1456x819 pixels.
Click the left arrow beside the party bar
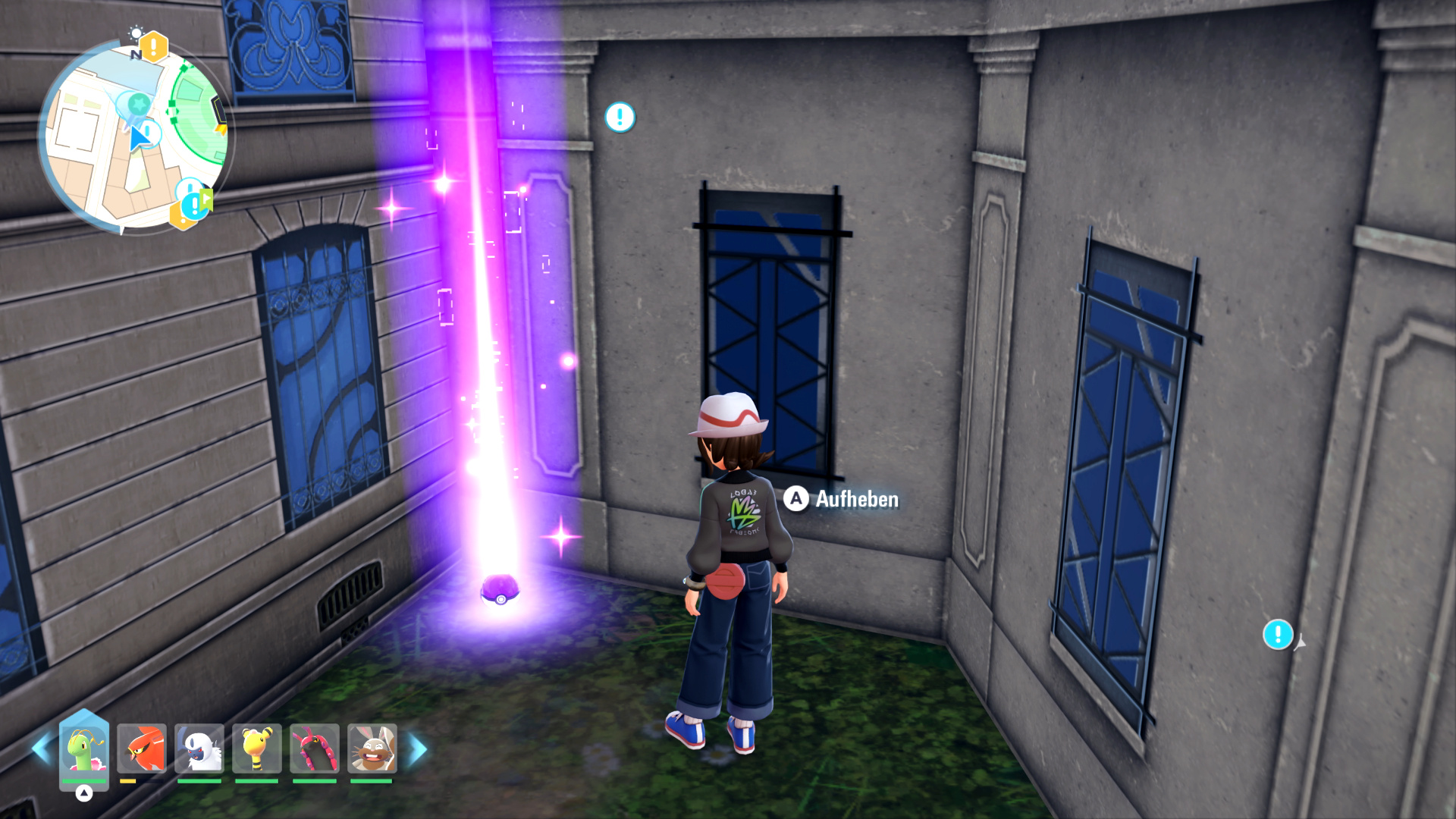point(41,748)
